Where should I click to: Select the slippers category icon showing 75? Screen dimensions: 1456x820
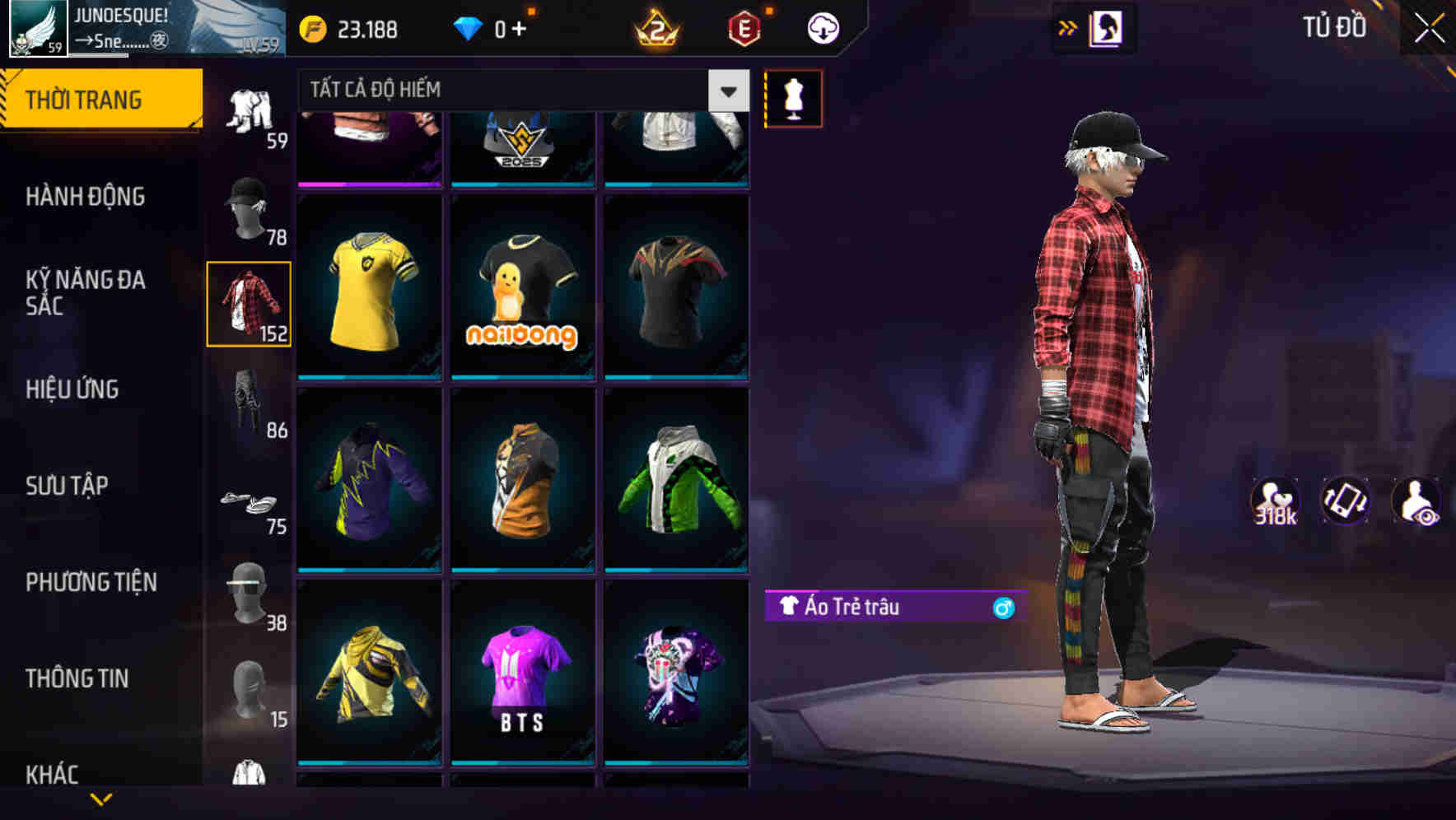click(x=246, y=502)
